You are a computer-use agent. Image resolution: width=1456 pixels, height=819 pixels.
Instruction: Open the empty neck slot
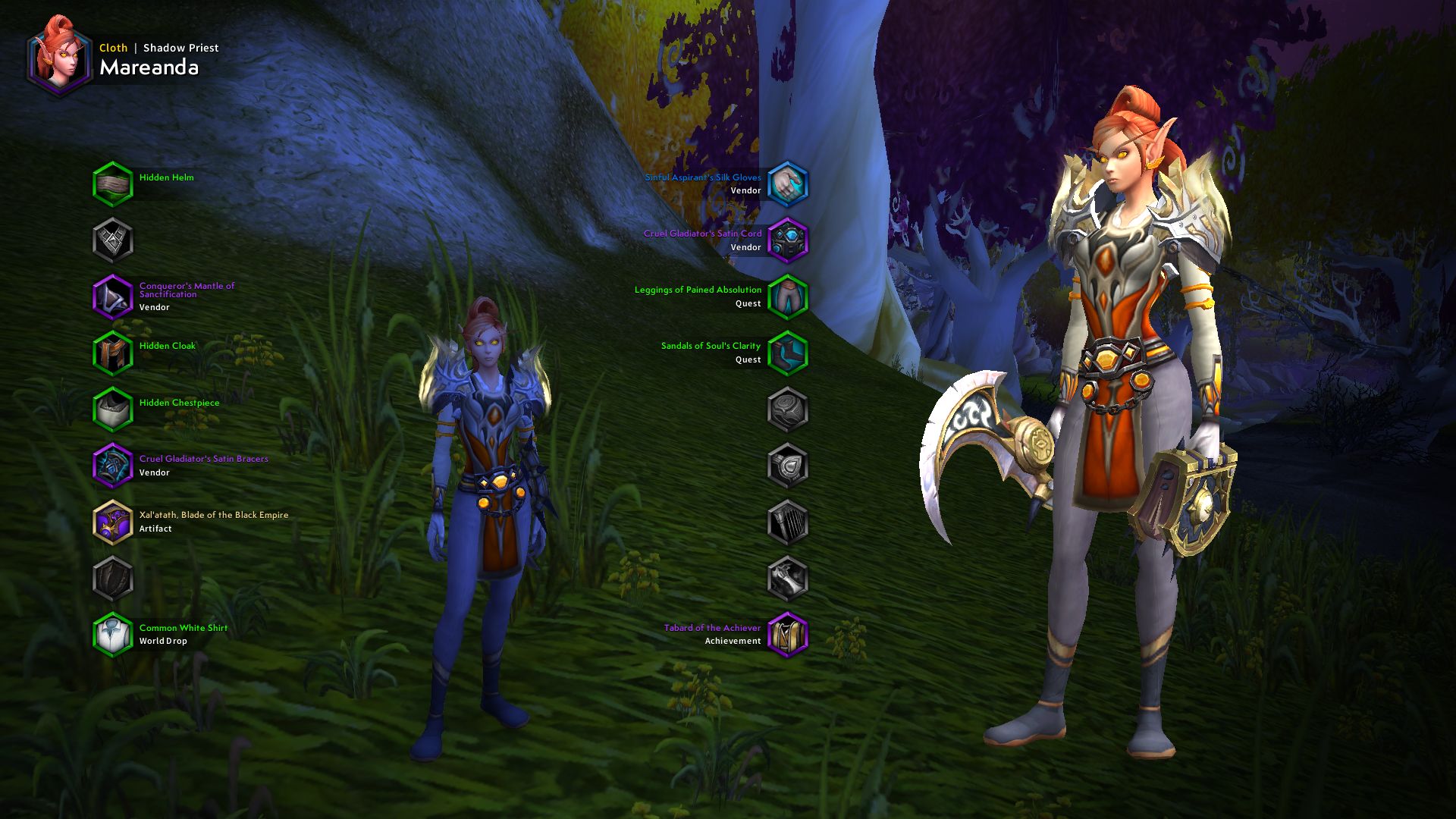tap(114, 241)
